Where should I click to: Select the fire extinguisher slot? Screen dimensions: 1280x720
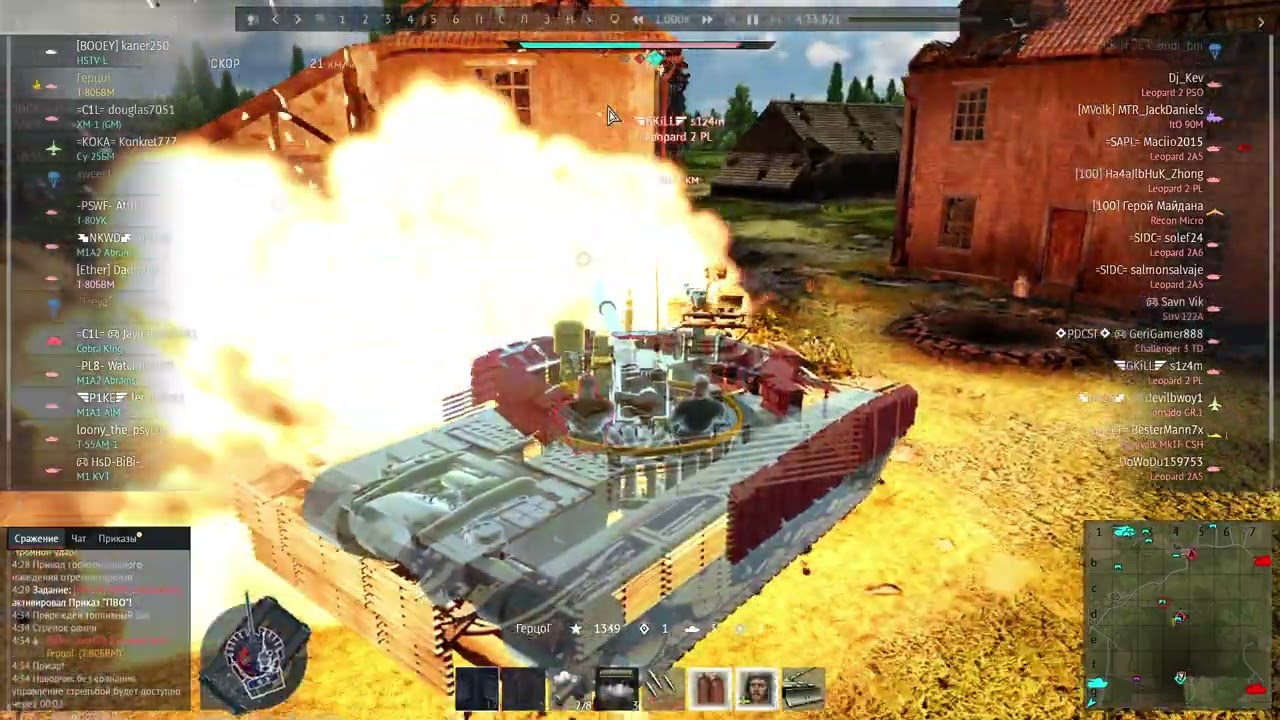[x=710, y=688]
